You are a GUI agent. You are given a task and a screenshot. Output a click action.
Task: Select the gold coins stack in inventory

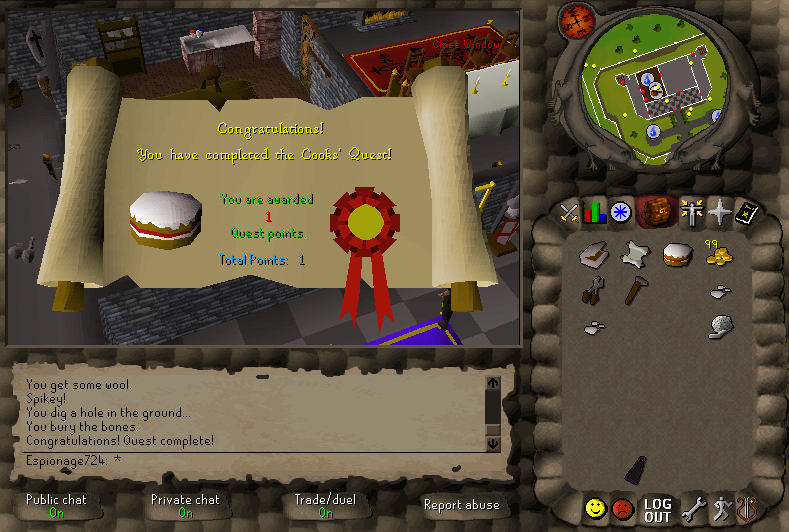(719, 256)
